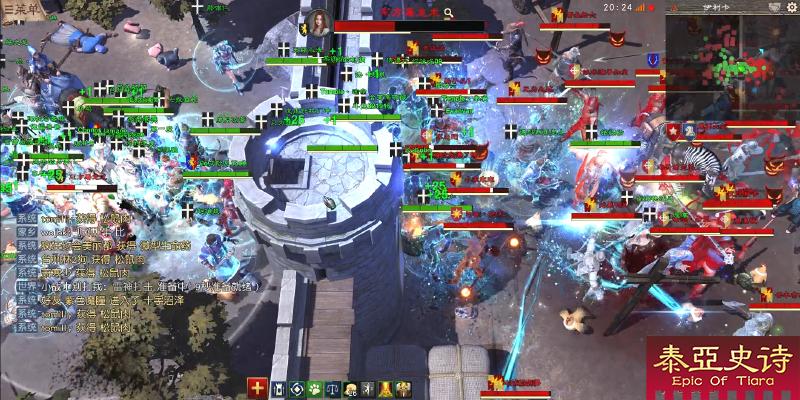Open the chat log on the left side

80,270
